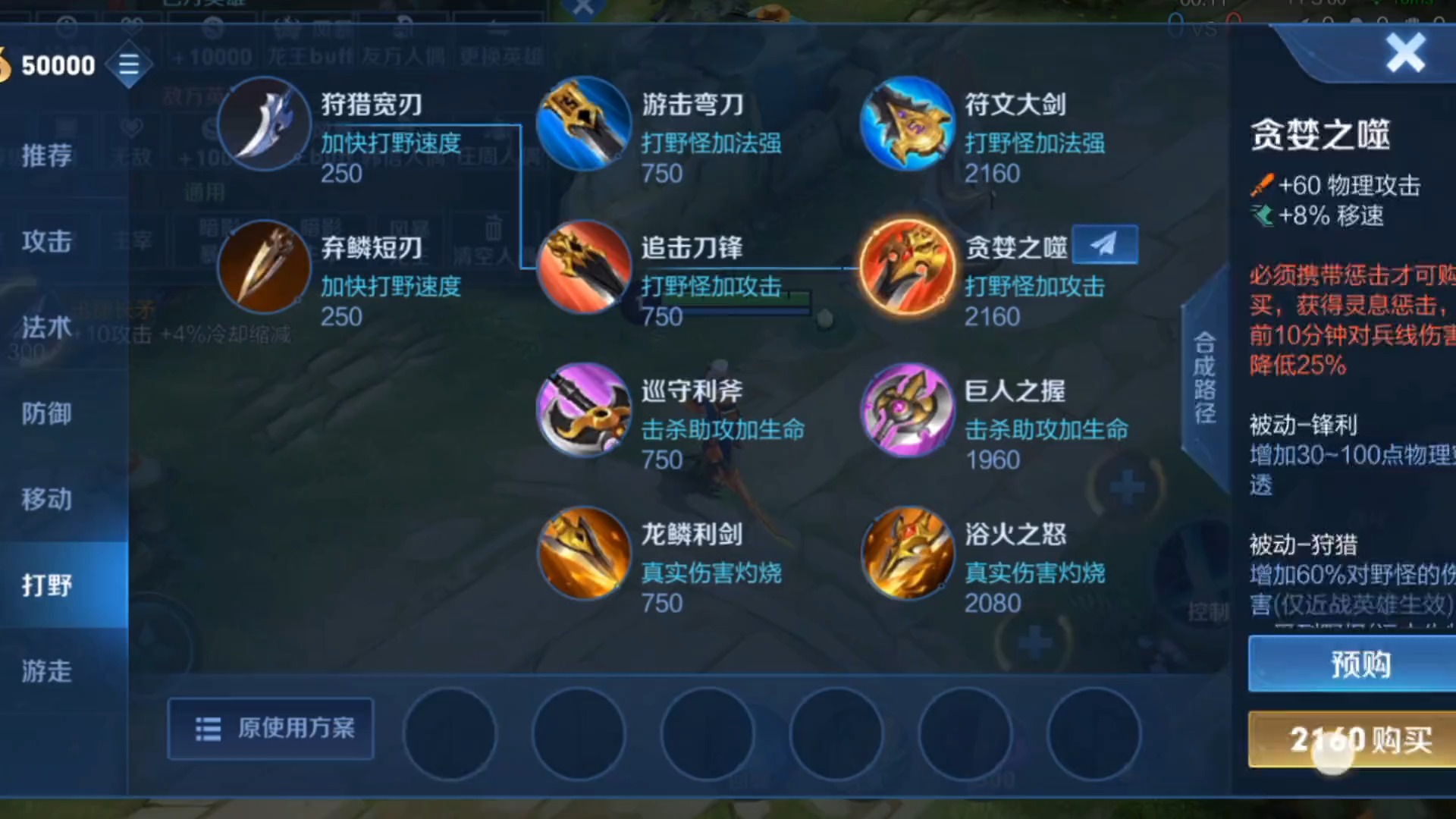Switch to the 推荐 category tab
This screenshot has height=819, width=1456.
[47, 155]
